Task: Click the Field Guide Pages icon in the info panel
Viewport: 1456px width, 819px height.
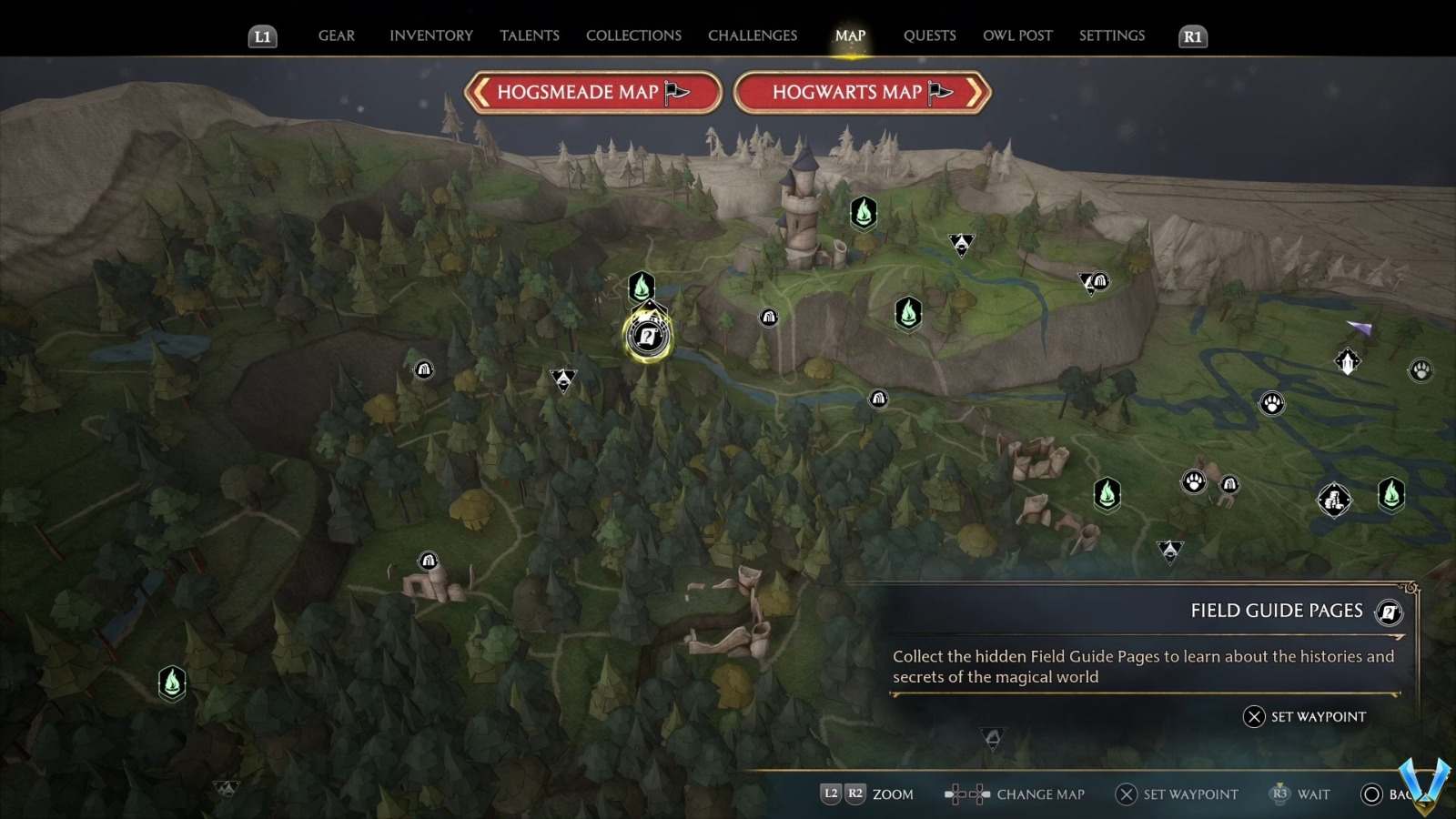Action: click(x=1388, y=612)
